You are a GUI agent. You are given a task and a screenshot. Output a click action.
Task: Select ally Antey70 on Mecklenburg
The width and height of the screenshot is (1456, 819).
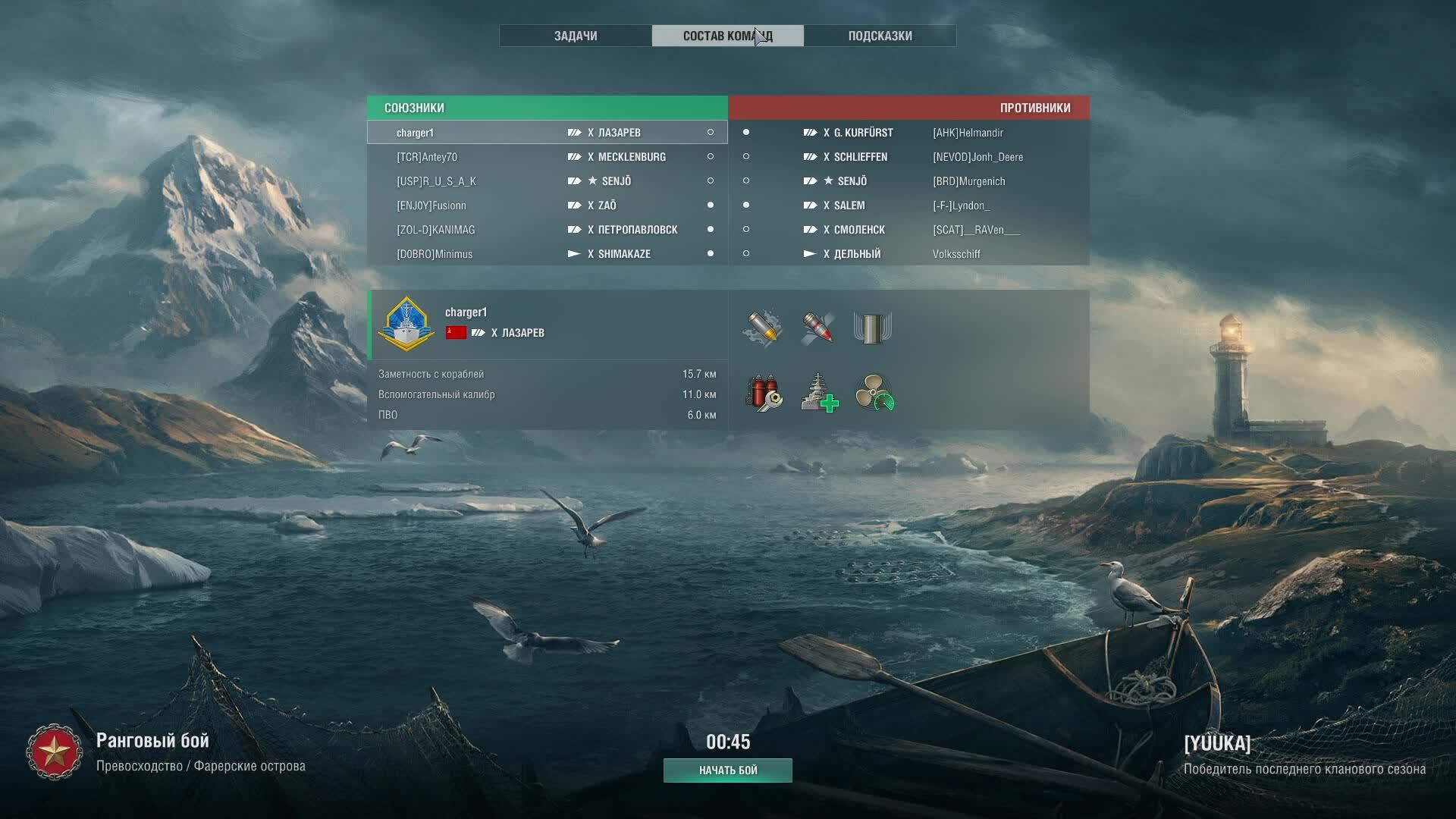pyautogui.click(x=547, y=157)
